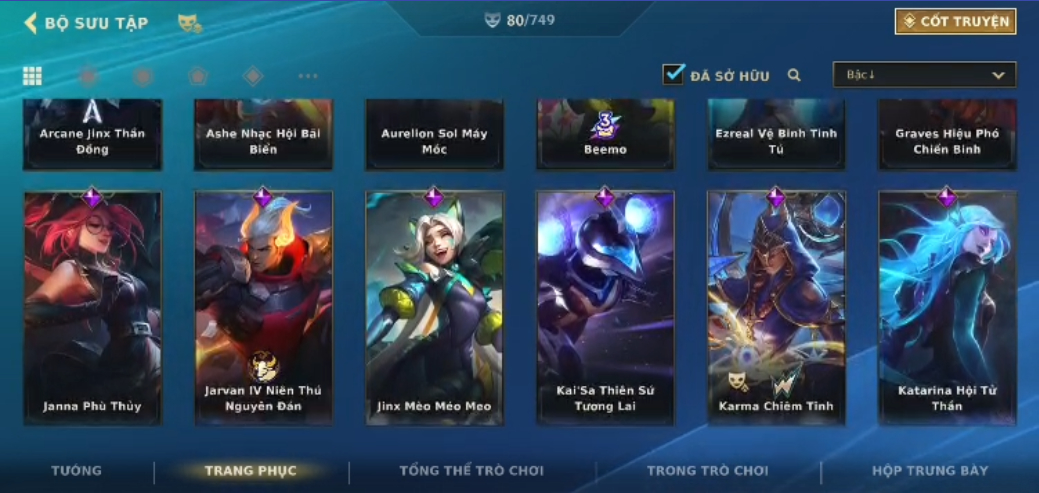
Task: Choose the Ashe Nhạc Hội Bãi Biển skin
Action: [263, 134]
